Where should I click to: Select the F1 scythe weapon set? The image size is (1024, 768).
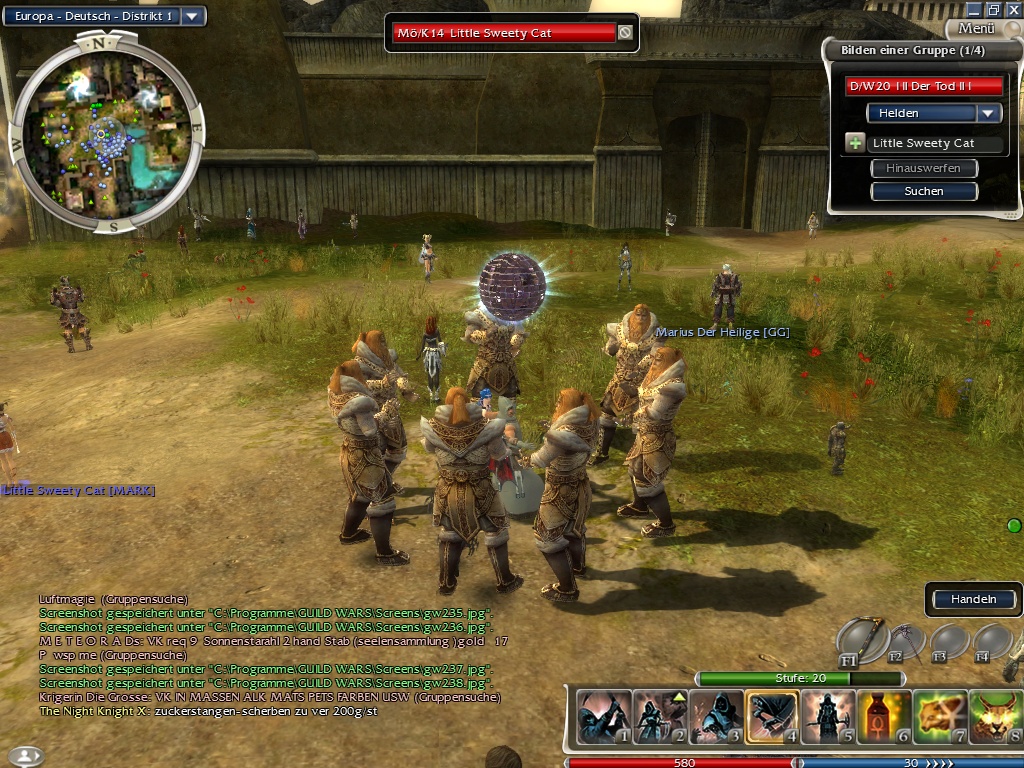click(x=861, y=641)
